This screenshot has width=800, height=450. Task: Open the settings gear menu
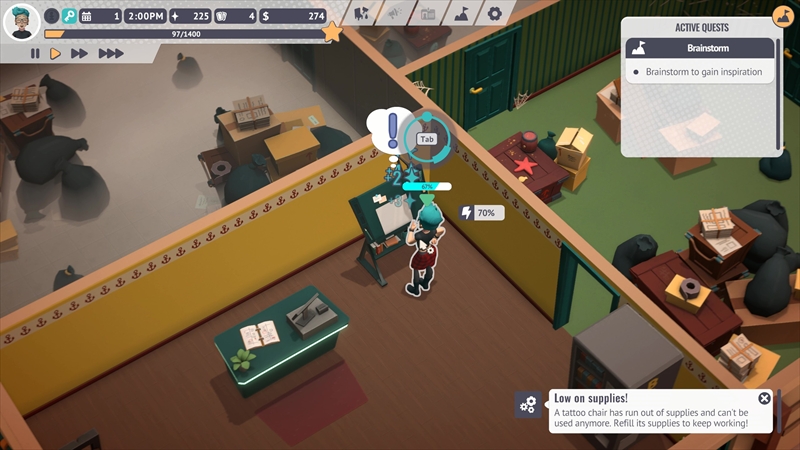pos(494,14)
